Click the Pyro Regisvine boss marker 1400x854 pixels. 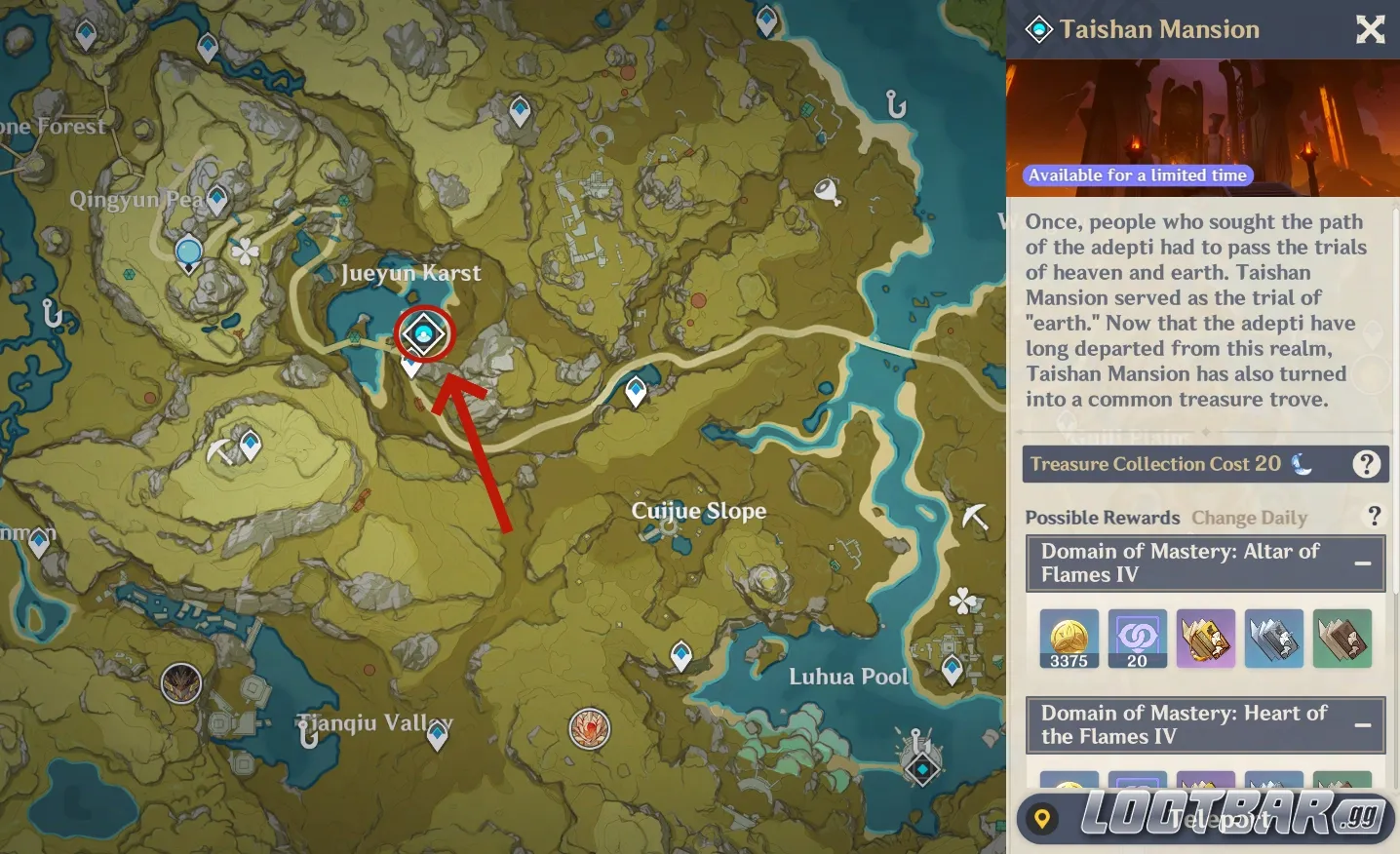pyautogui.click(x=589, y=728)
